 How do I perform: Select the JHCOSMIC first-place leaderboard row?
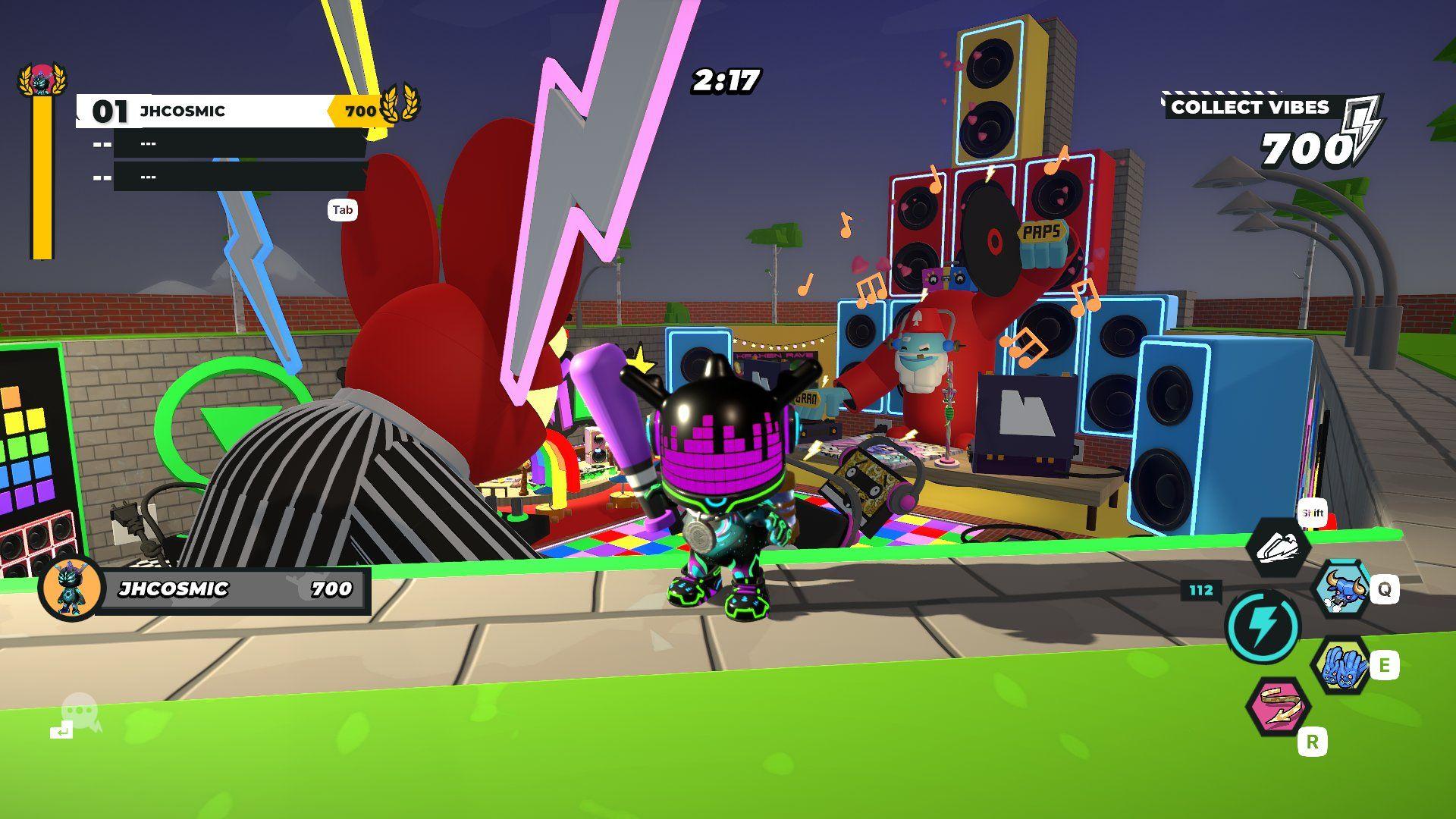click(220, 111)
